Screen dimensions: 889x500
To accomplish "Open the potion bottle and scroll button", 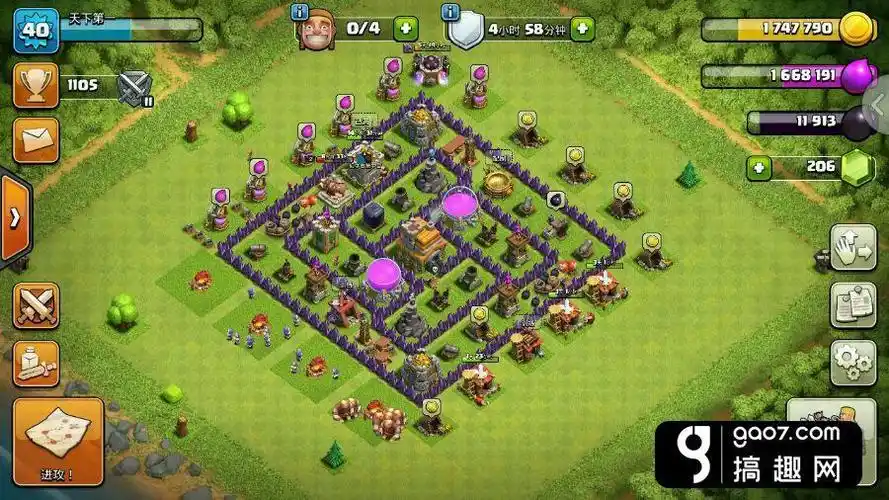I will click(x=35, y=363).
